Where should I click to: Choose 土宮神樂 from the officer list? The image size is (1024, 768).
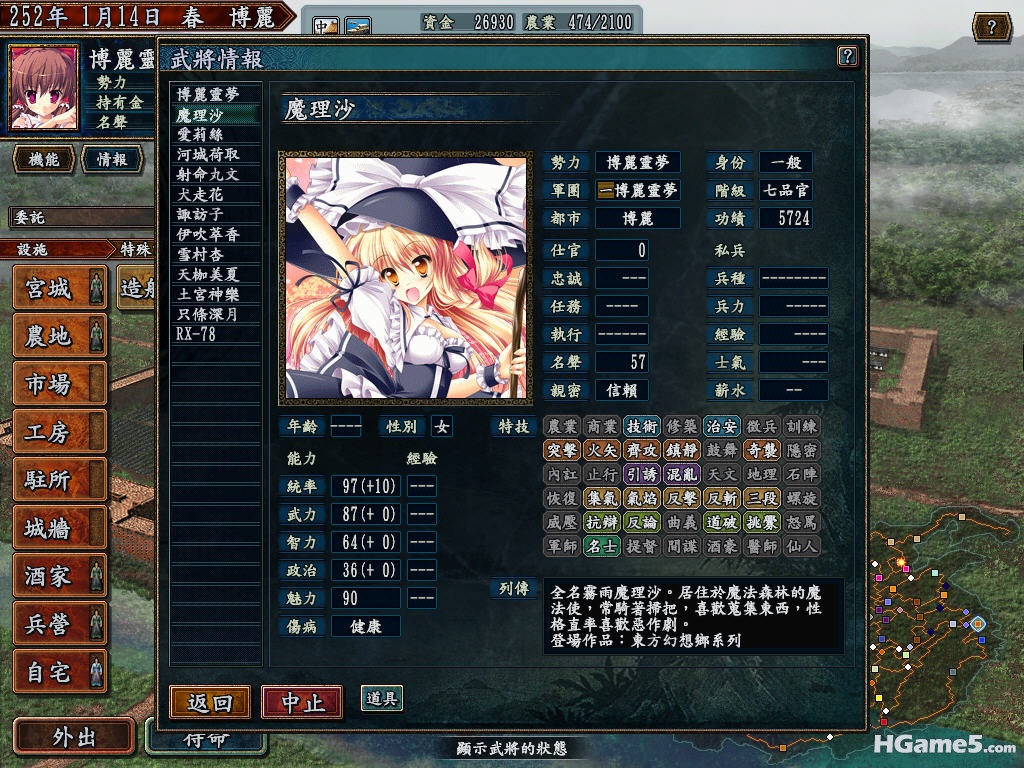[x=208, y=294]
